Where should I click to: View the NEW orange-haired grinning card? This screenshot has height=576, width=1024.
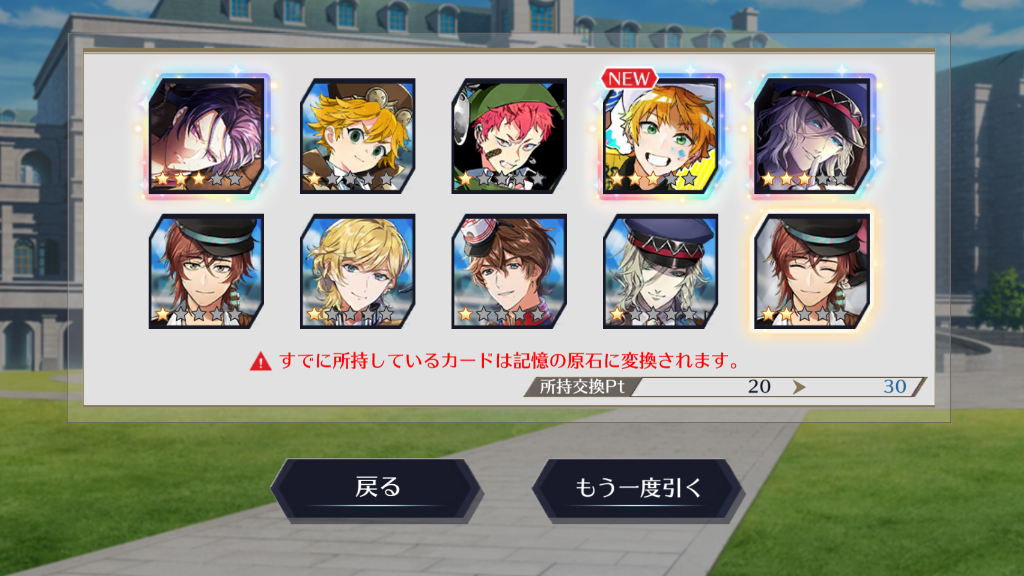[x=660, y=135]
